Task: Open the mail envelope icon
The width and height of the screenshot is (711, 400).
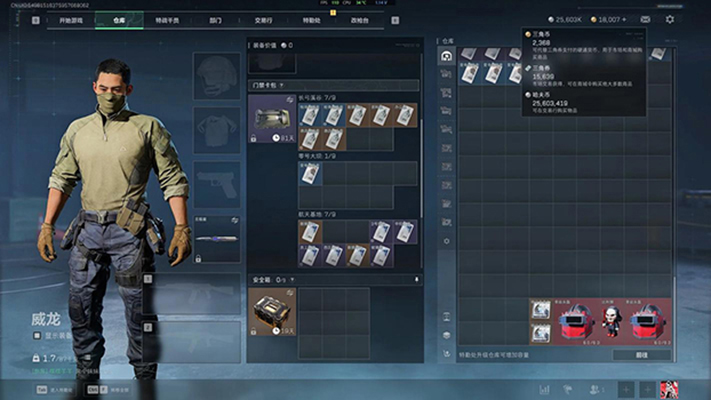Action: [x=645, y=19]
